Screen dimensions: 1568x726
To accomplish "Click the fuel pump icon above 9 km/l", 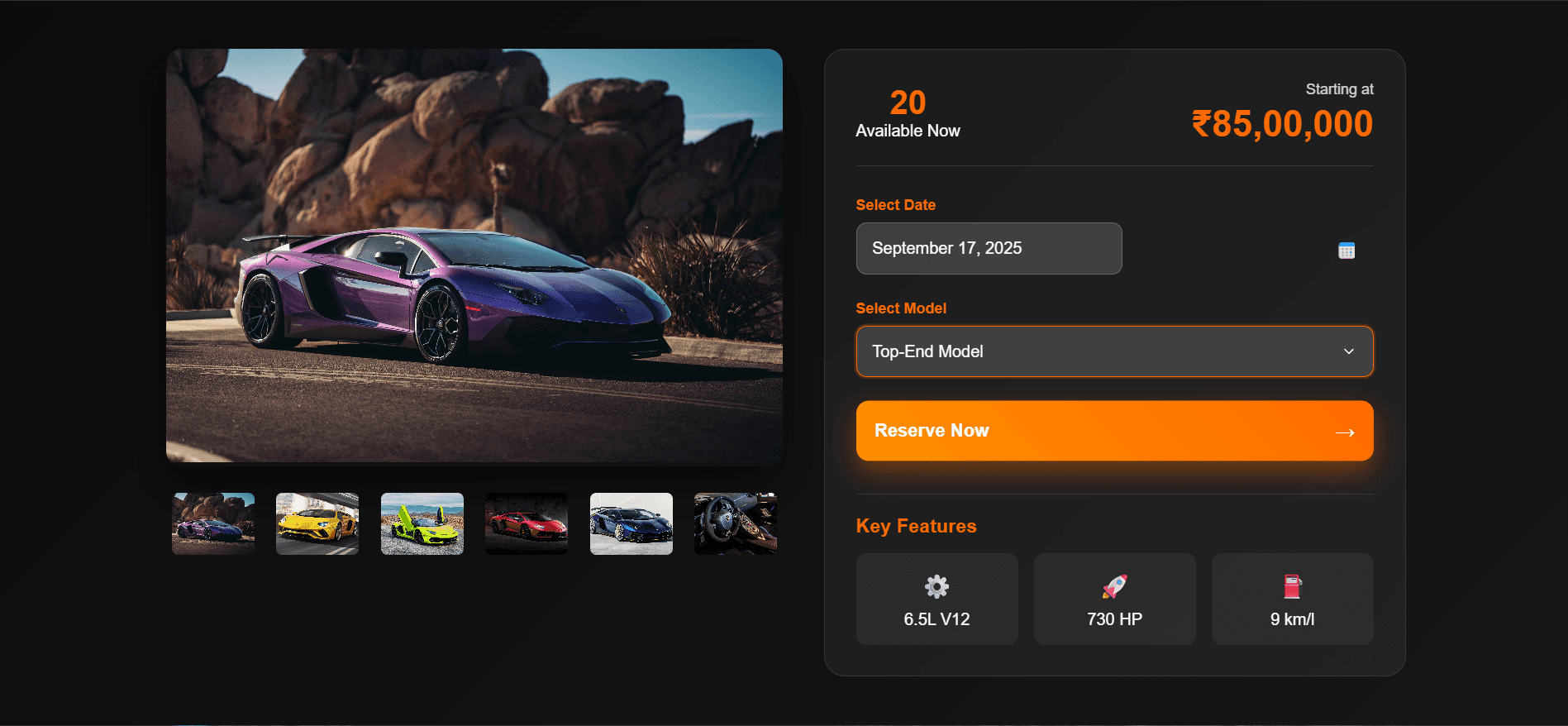I will (x=1292, y=586).
